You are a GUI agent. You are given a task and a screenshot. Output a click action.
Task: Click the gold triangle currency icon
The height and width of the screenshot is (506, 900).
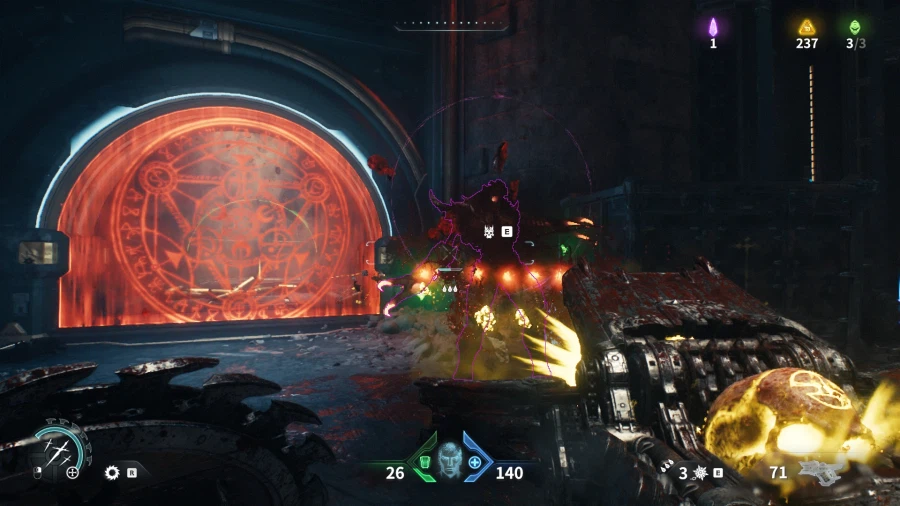click(806, 27)
